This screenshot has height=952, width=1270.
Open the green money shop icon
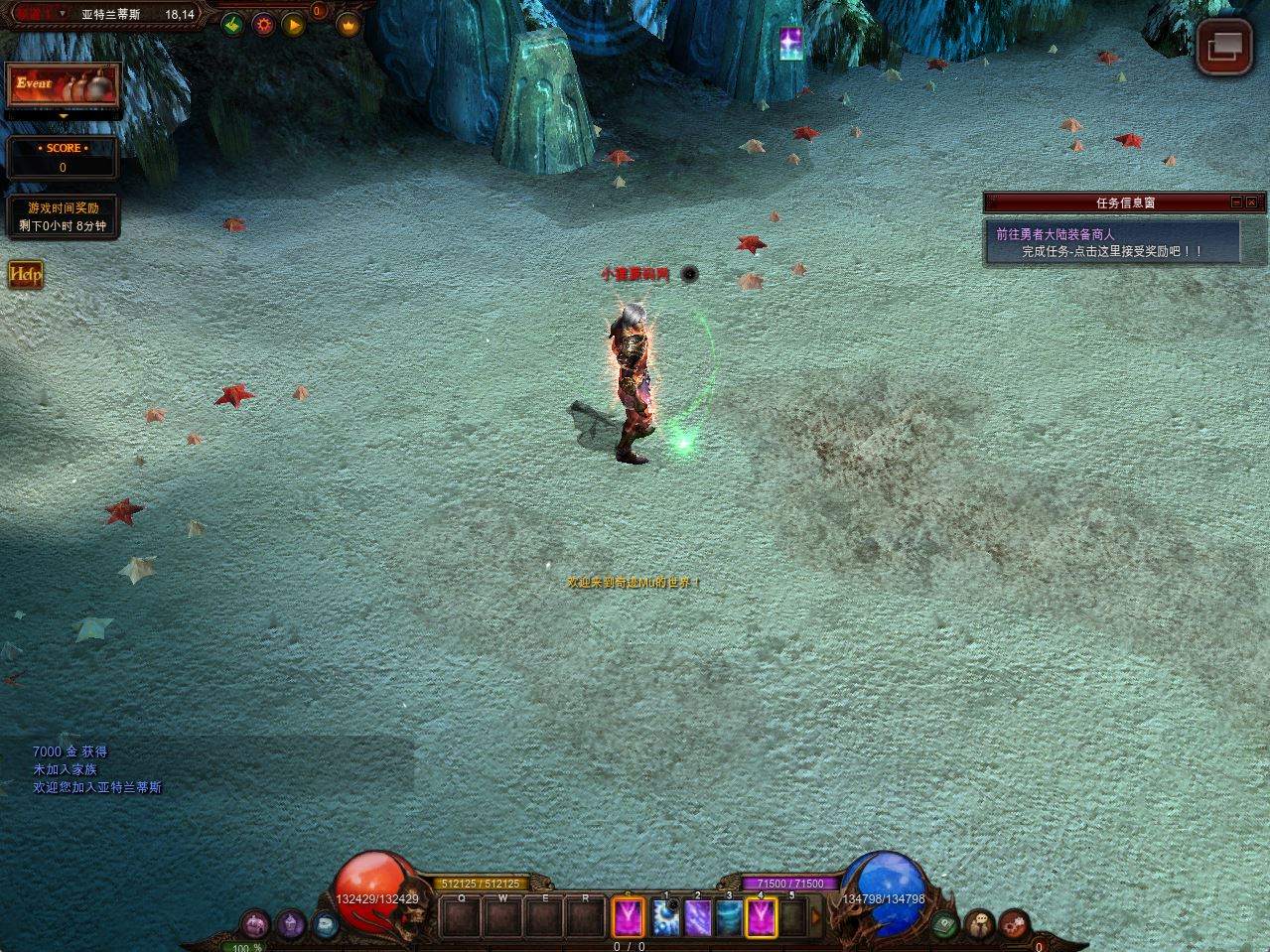(x=946, y=923)
